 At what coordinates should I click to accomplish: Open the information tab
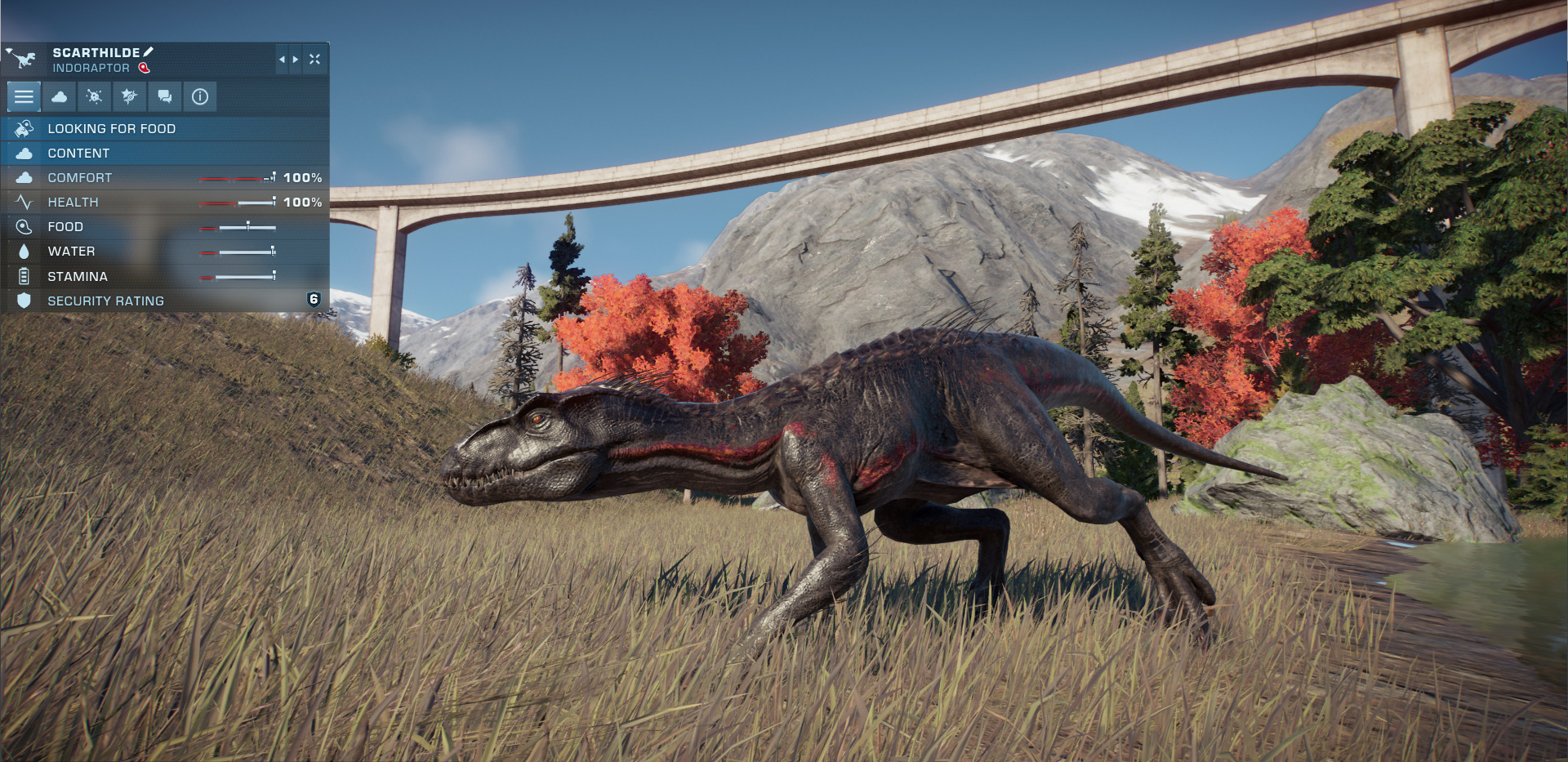click(199, 97)
